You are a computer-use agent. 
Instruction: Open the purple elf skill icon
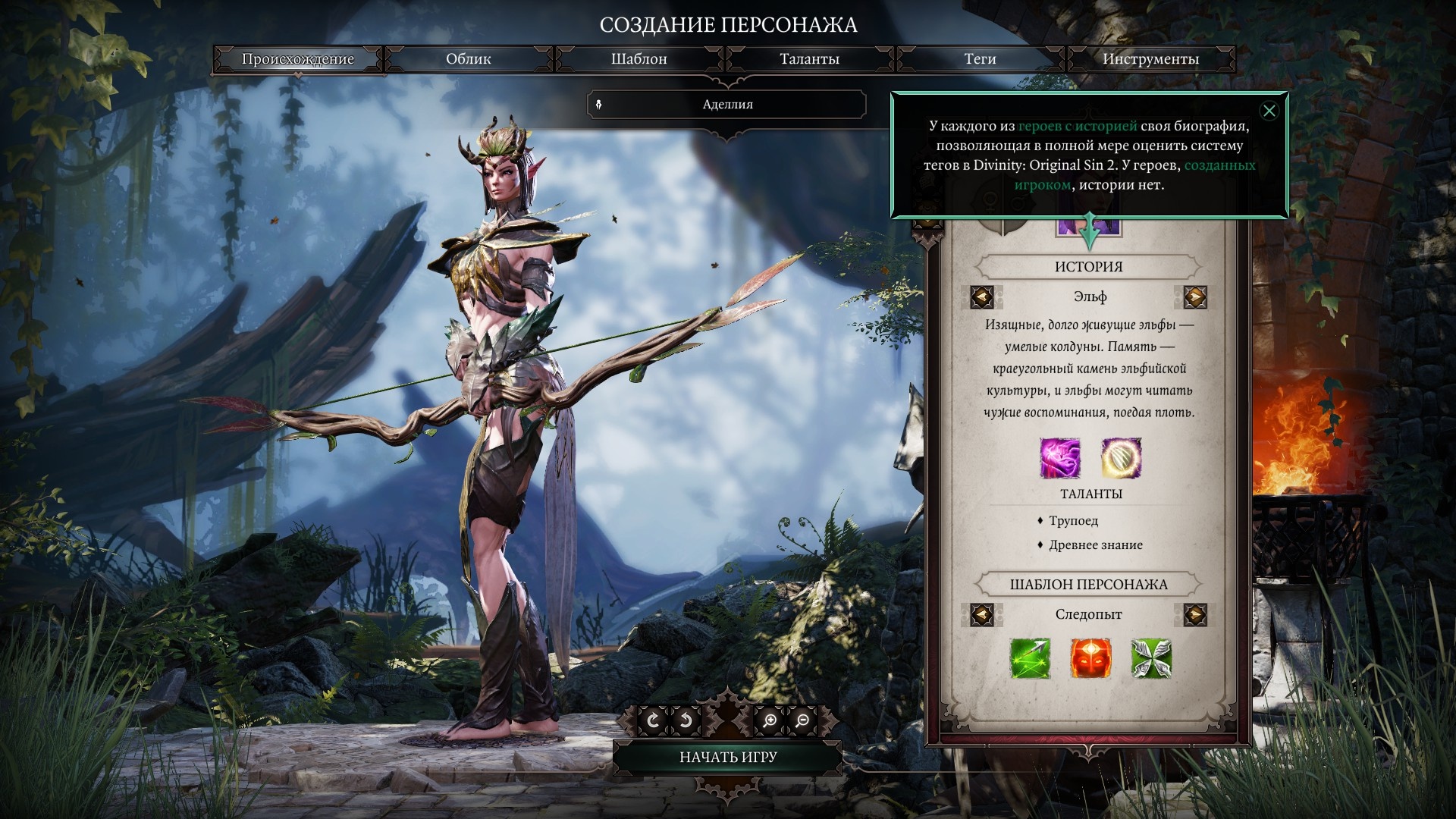click(x=1061, y=458)
